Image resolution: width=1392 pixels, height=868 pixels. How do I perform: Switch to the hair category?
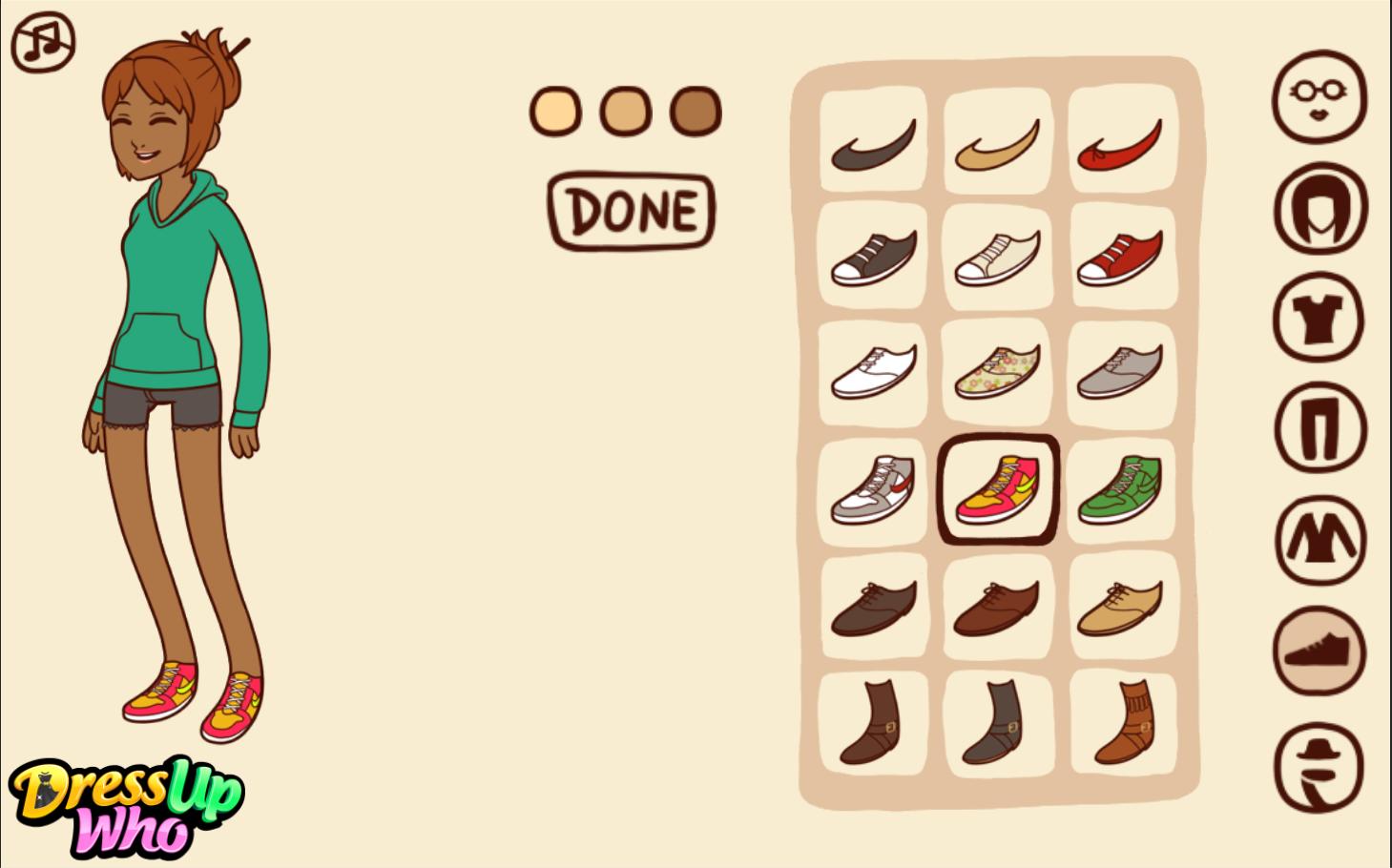(x=1319, y=208)
